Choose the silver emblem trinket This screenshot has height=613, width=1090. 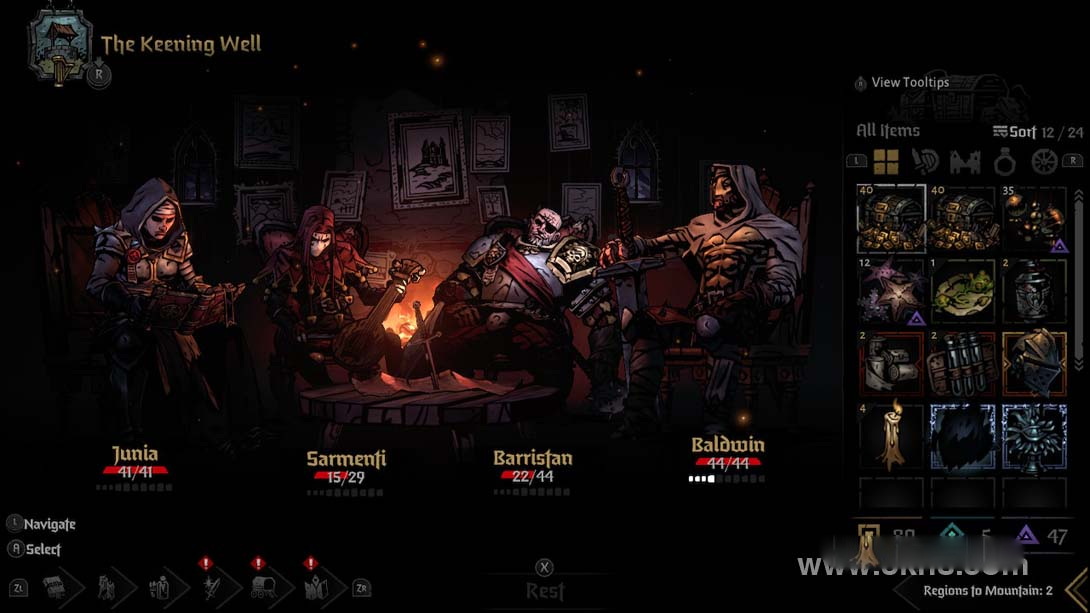click(1034, 437)
